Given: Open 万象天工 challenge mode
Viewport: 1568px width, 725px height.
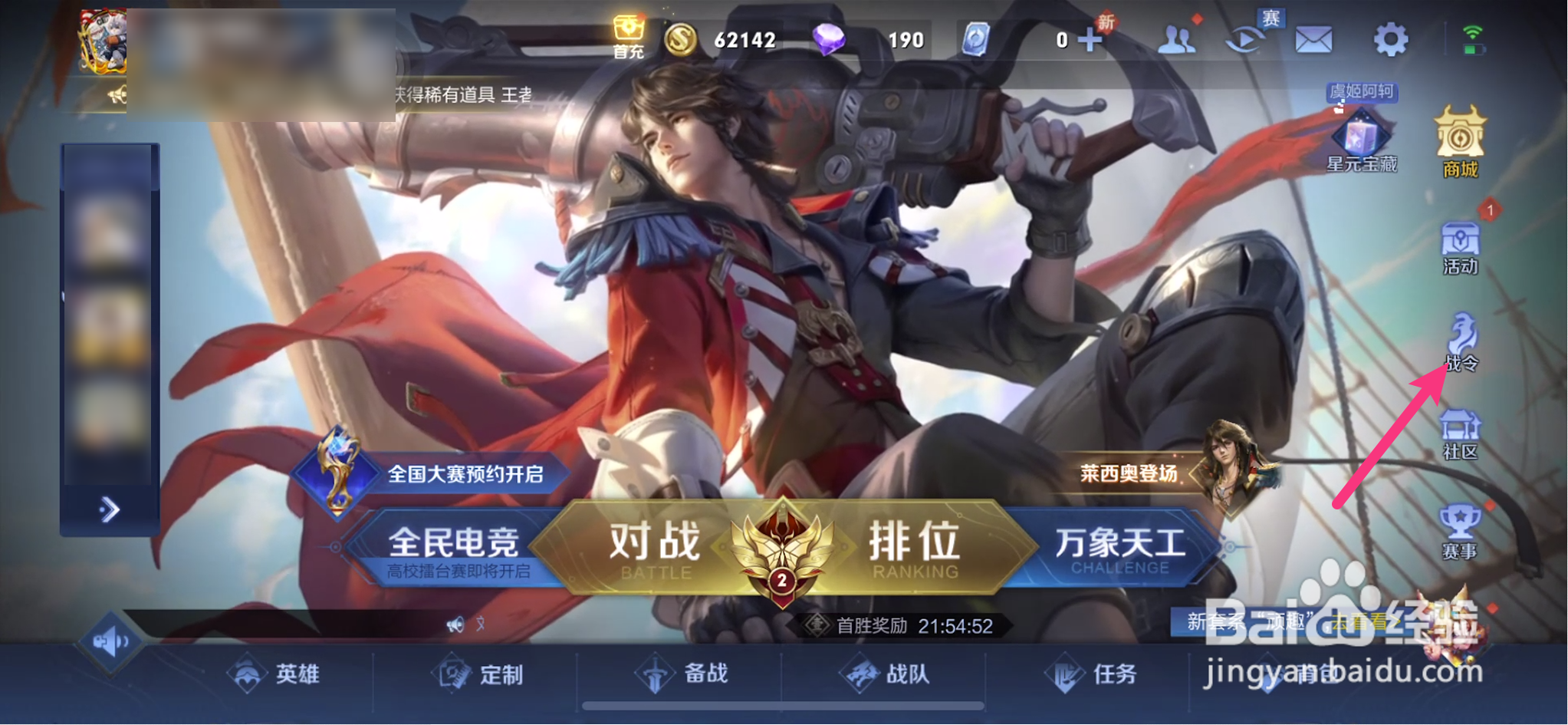Looking at the screenshot, I should pos(1122,546).
